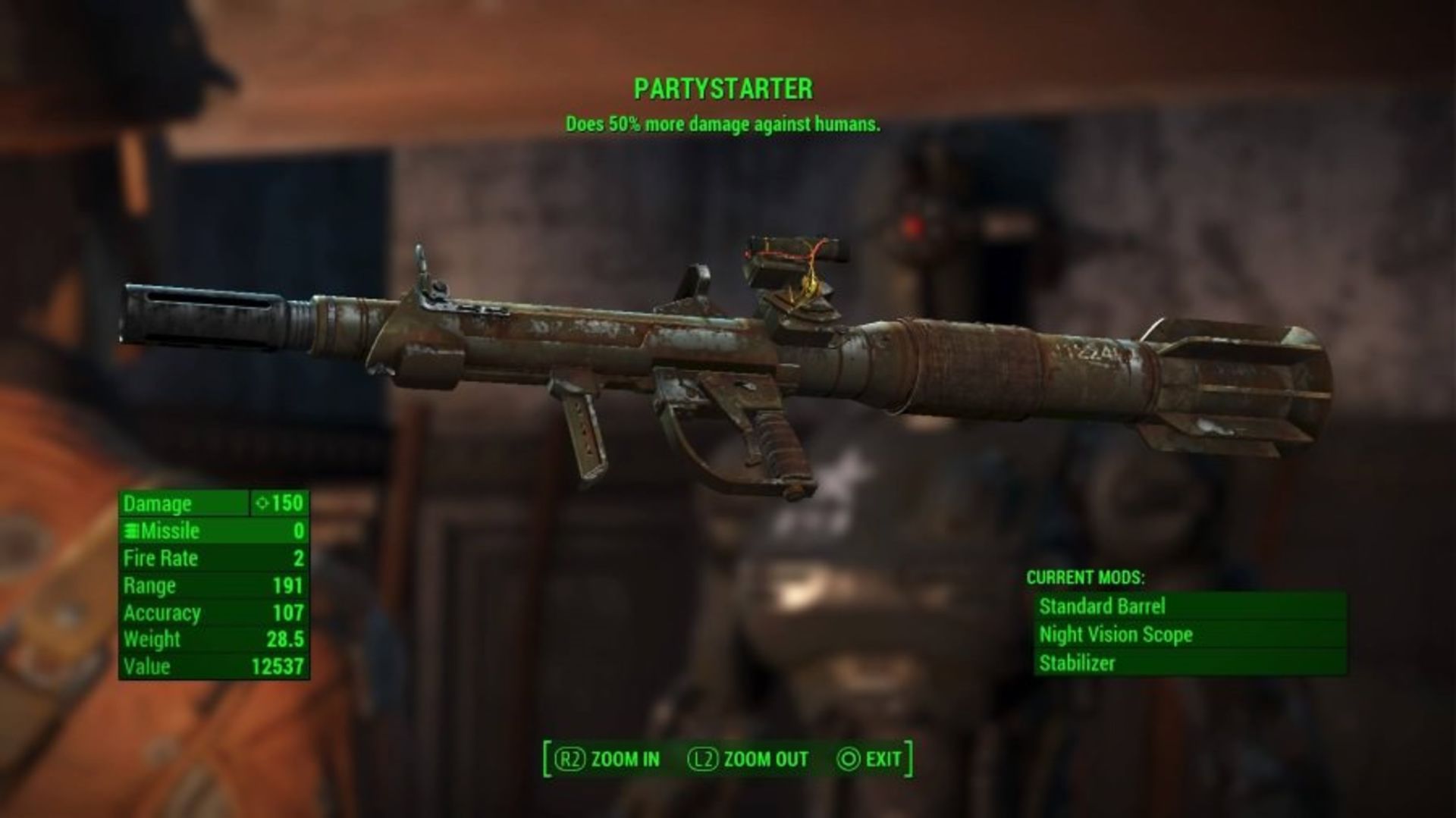
Task: Highlight the Stabilizer mod row
Action: pyautogui.click(x=1189, y=663)
